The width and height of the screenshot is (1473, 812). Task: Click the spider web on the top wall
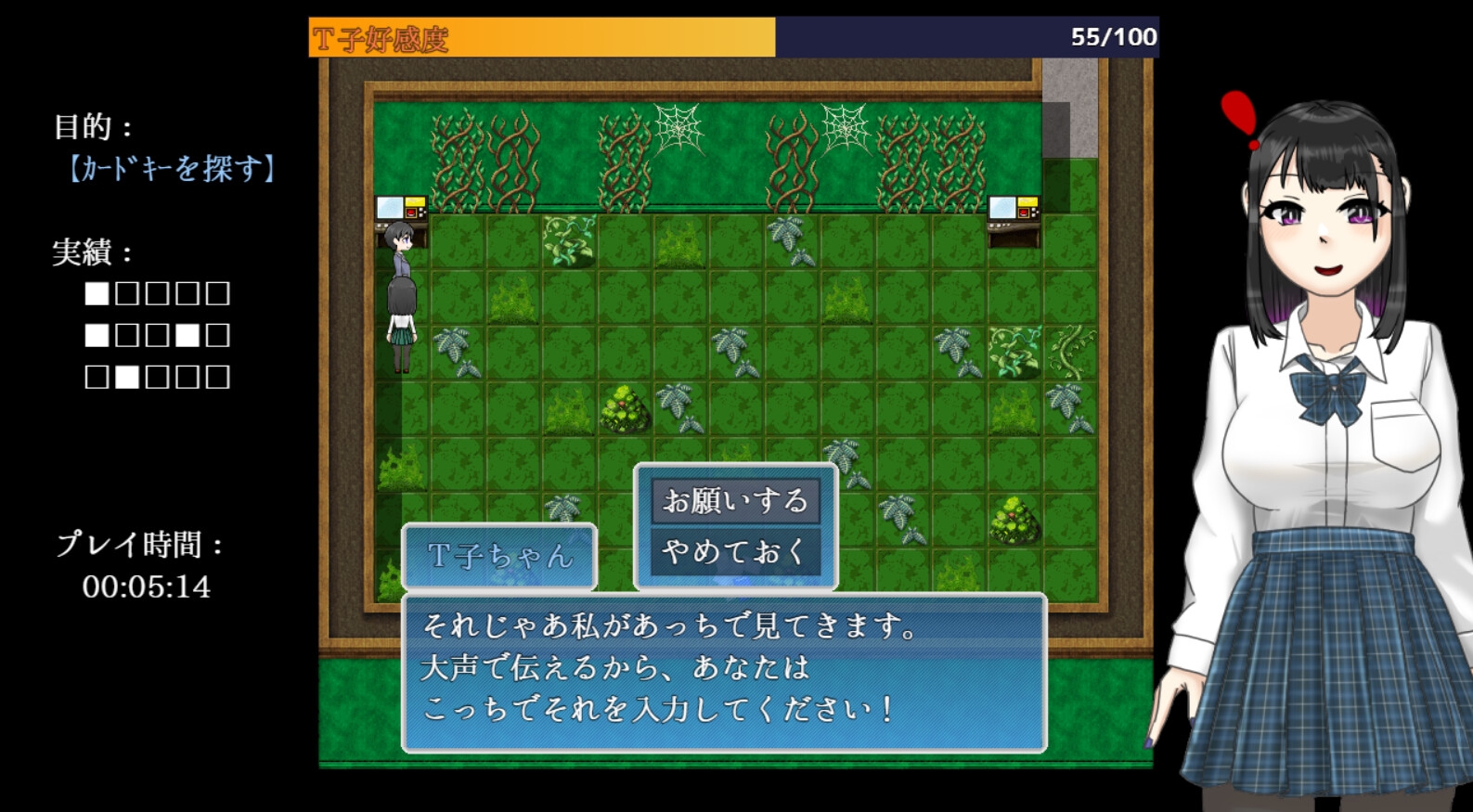(x=678, y=130)
